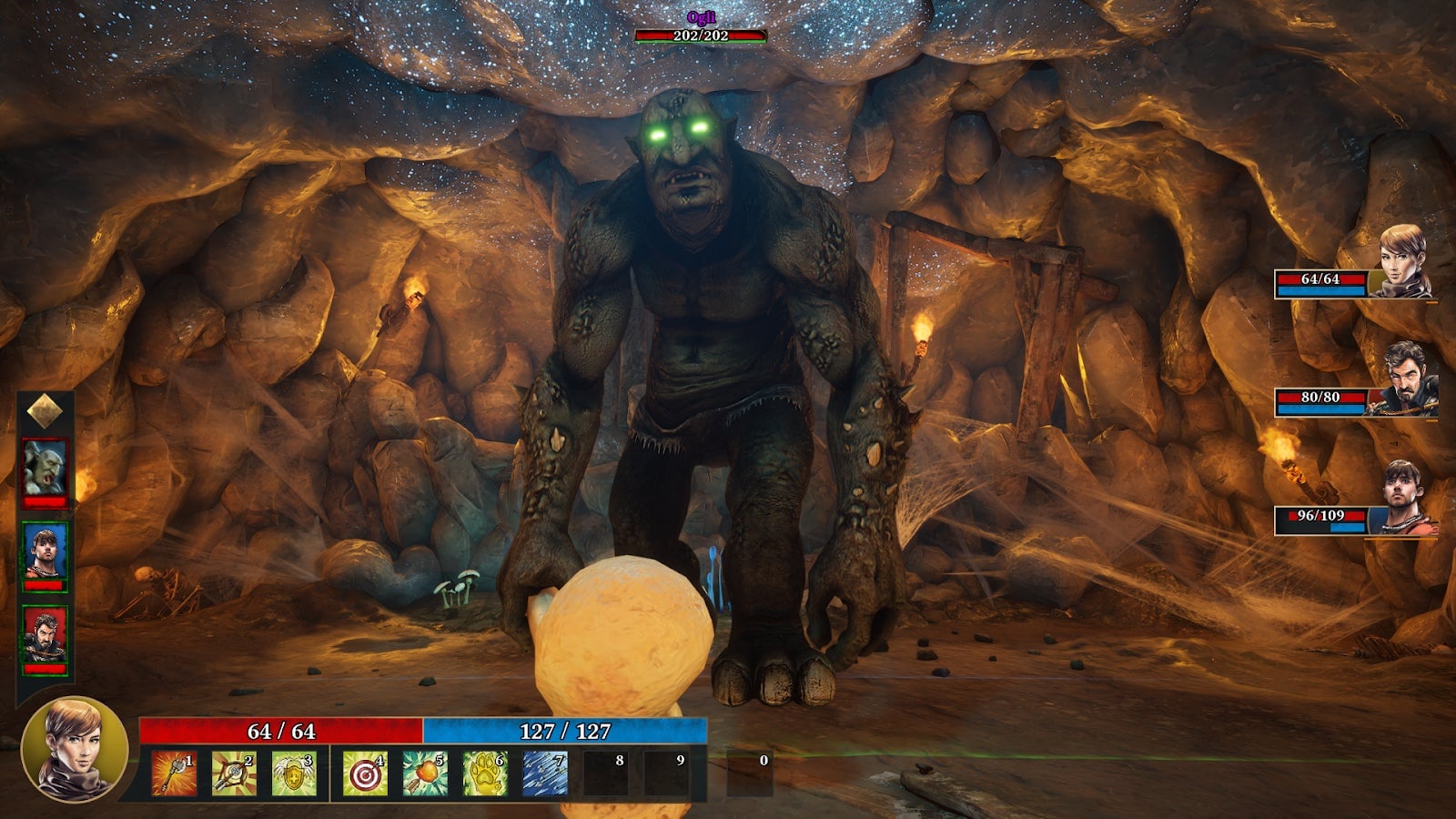The image size is (1456, 819).
Task: Choose the bearded man's red-background turn order portrait
Action: (x=45, y=635)
